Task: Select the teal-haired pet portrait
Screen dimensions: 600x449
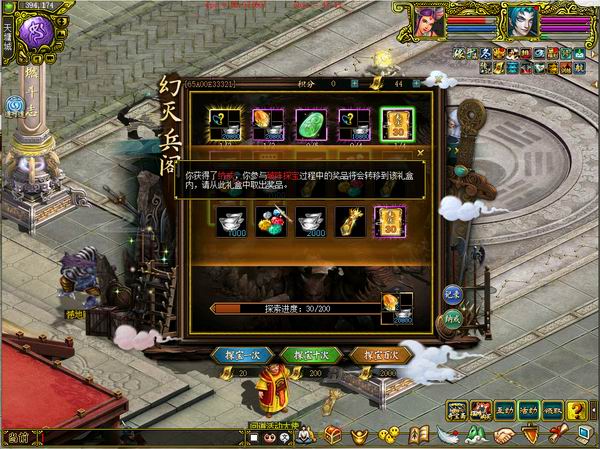Action: coord(520,19)
